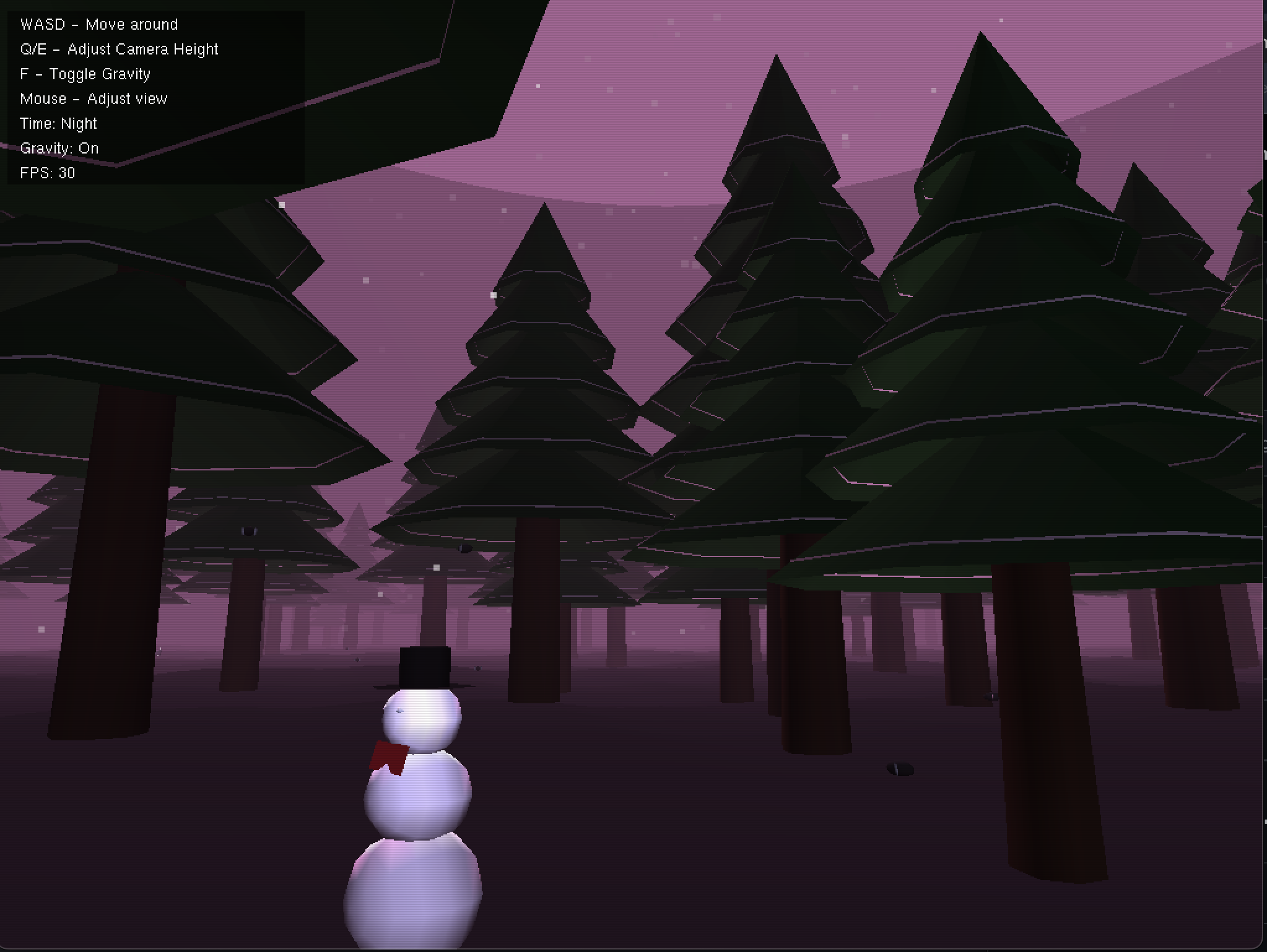Toggle the 'Gravity: On' status line

pyautogui.click(x=60, y=148)
